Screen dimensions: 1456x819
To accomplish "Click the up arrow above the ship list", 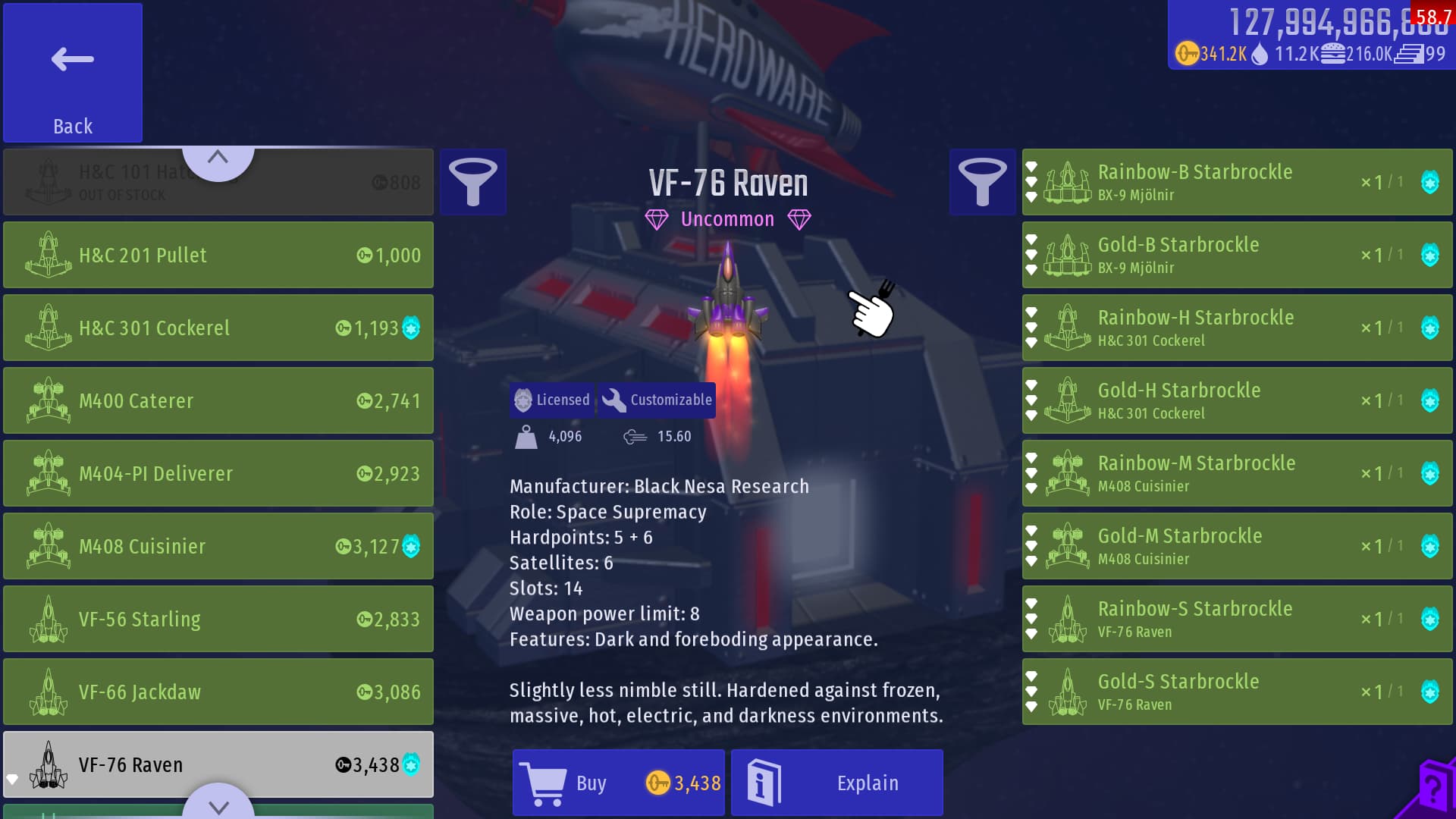I will coord(218,158).
